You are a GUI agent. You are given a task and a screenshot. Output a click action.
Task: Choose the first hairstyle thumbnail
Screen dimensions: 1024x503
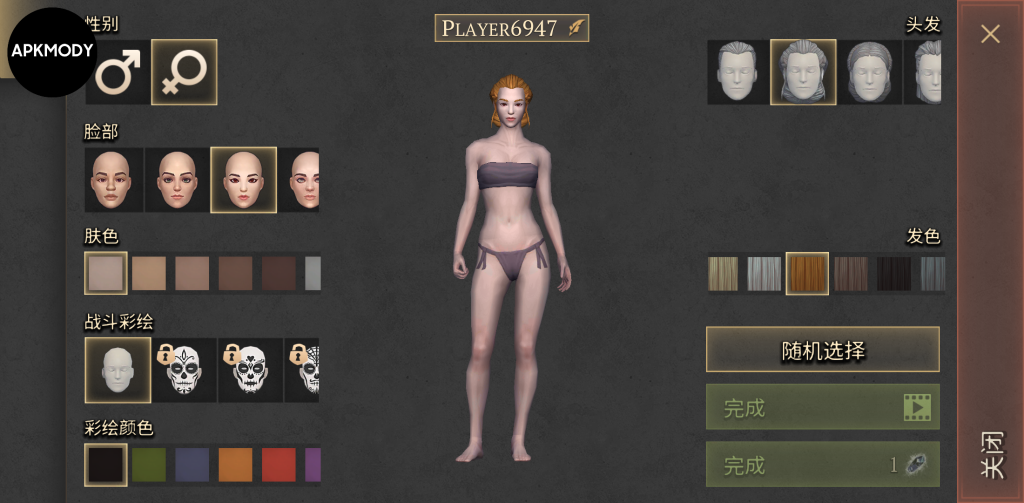[x=738, y=72]
